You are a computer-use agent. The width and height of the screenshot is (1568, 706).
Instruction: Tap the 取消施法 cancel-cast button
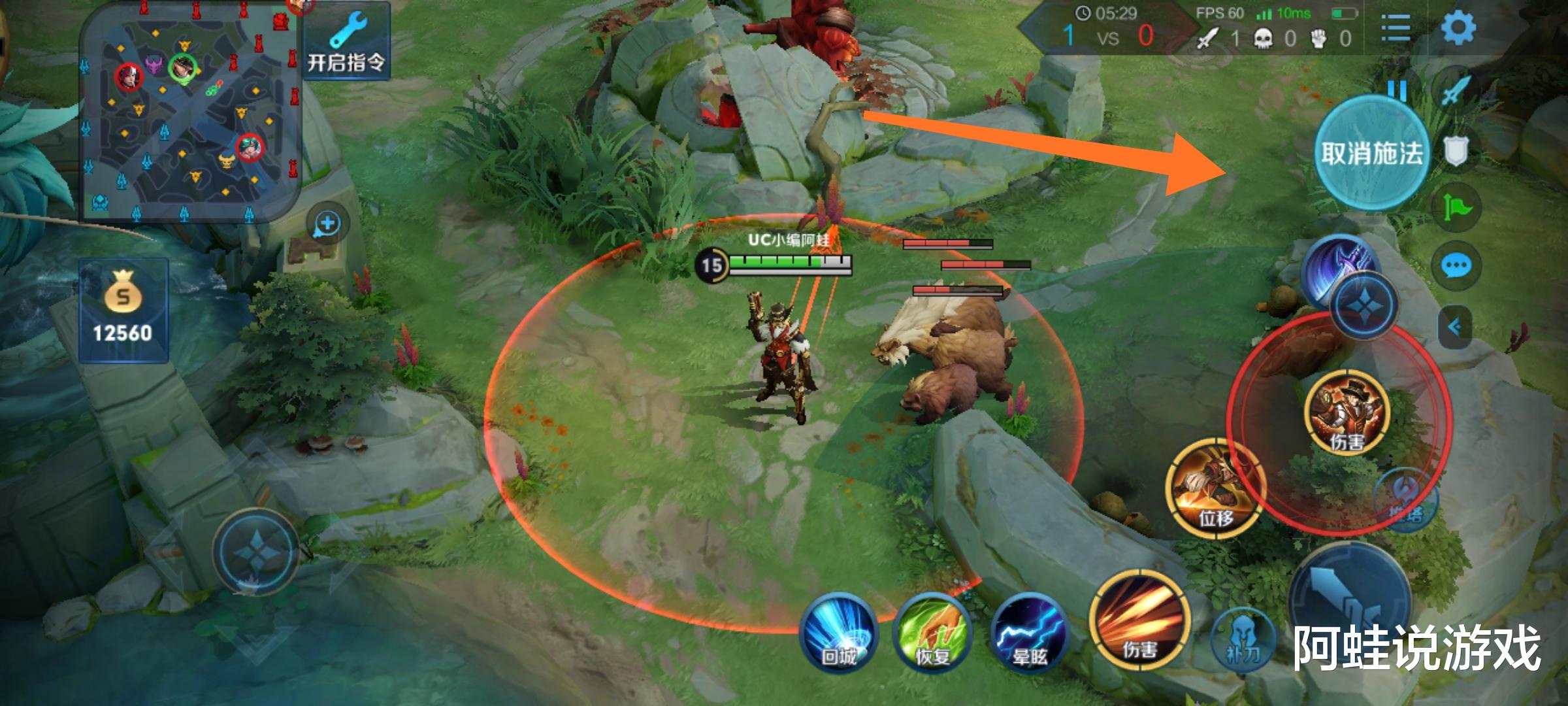[x=1371, y=153]
